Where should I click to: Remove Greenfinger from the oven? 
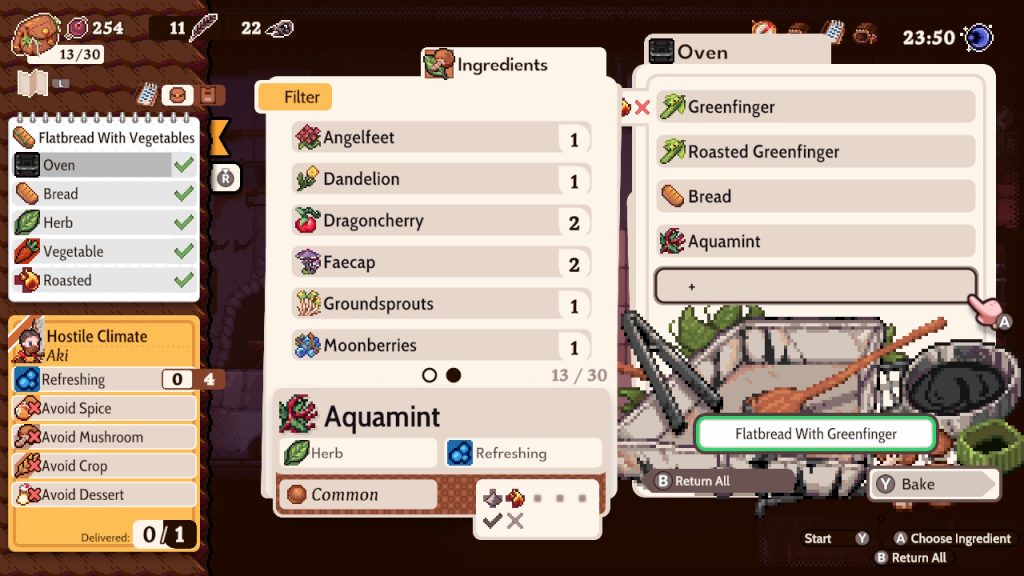click(815, 107)
